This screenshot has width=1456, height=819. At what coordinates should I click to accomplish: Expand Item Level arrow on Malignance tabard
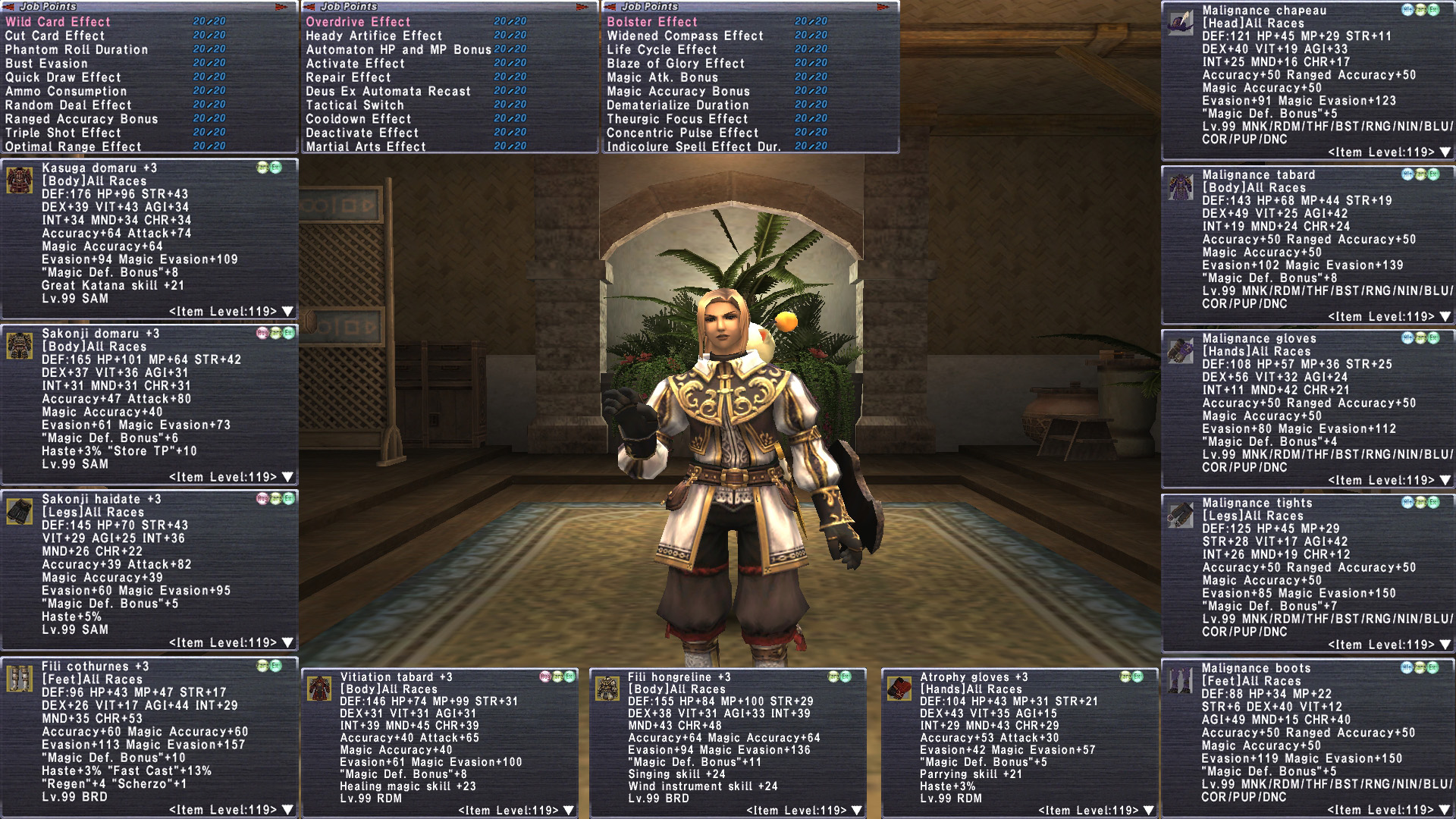1445,317
